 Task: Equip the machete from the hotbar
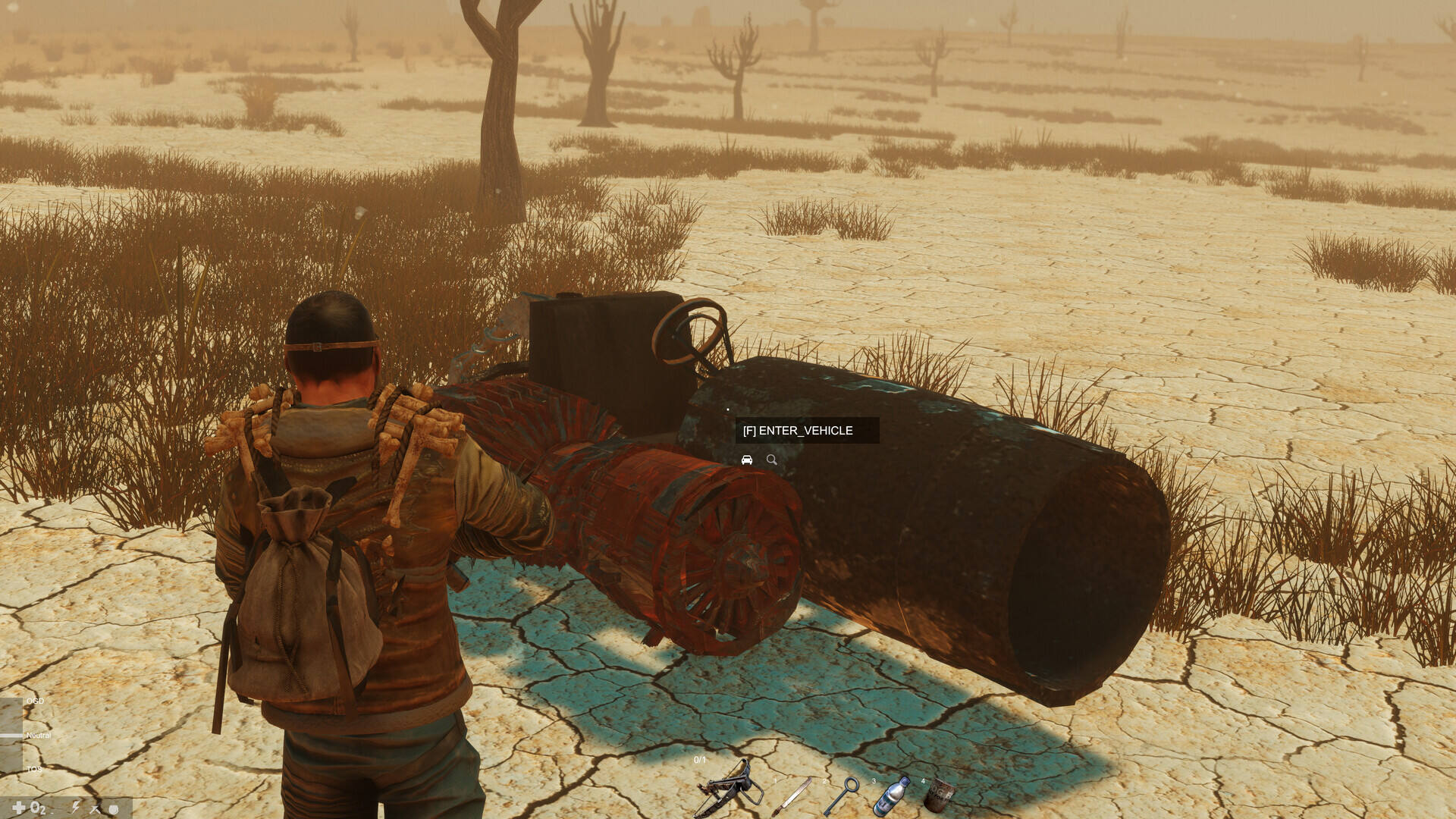point(792,797)
